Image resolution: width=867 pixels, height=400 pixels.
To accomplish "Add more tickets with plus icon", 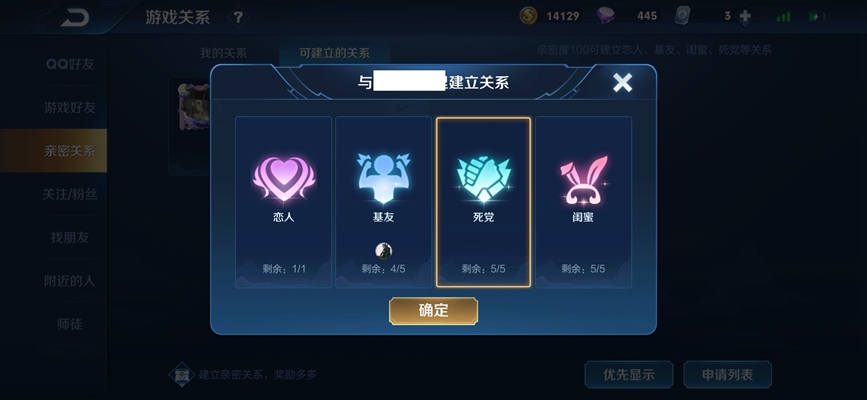I will [x=744, y=16].
